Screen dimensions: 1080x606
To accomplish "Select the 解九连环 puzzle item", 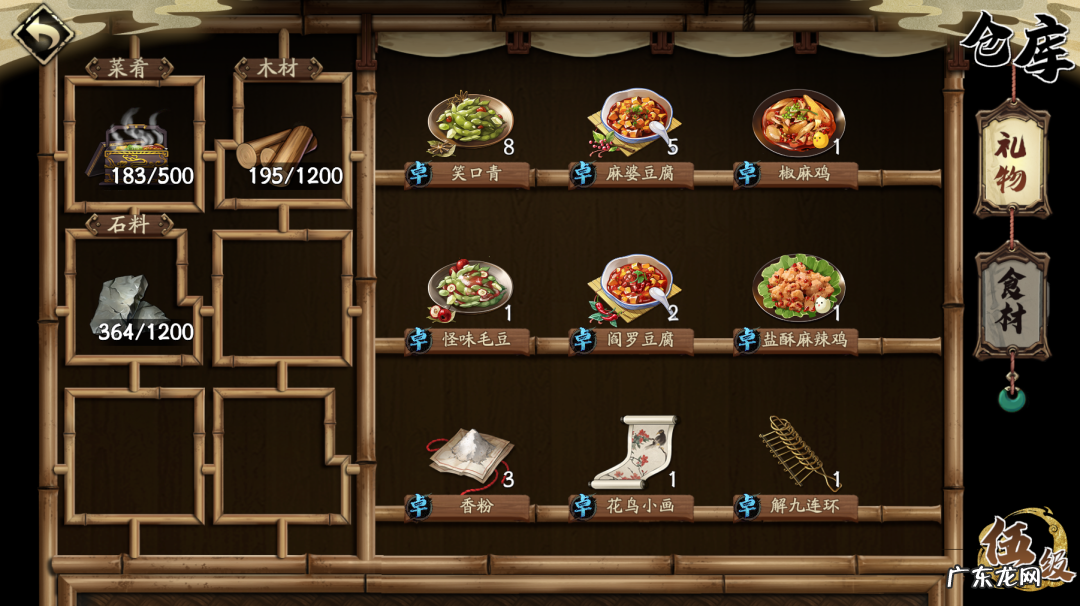I will (798, 454).
